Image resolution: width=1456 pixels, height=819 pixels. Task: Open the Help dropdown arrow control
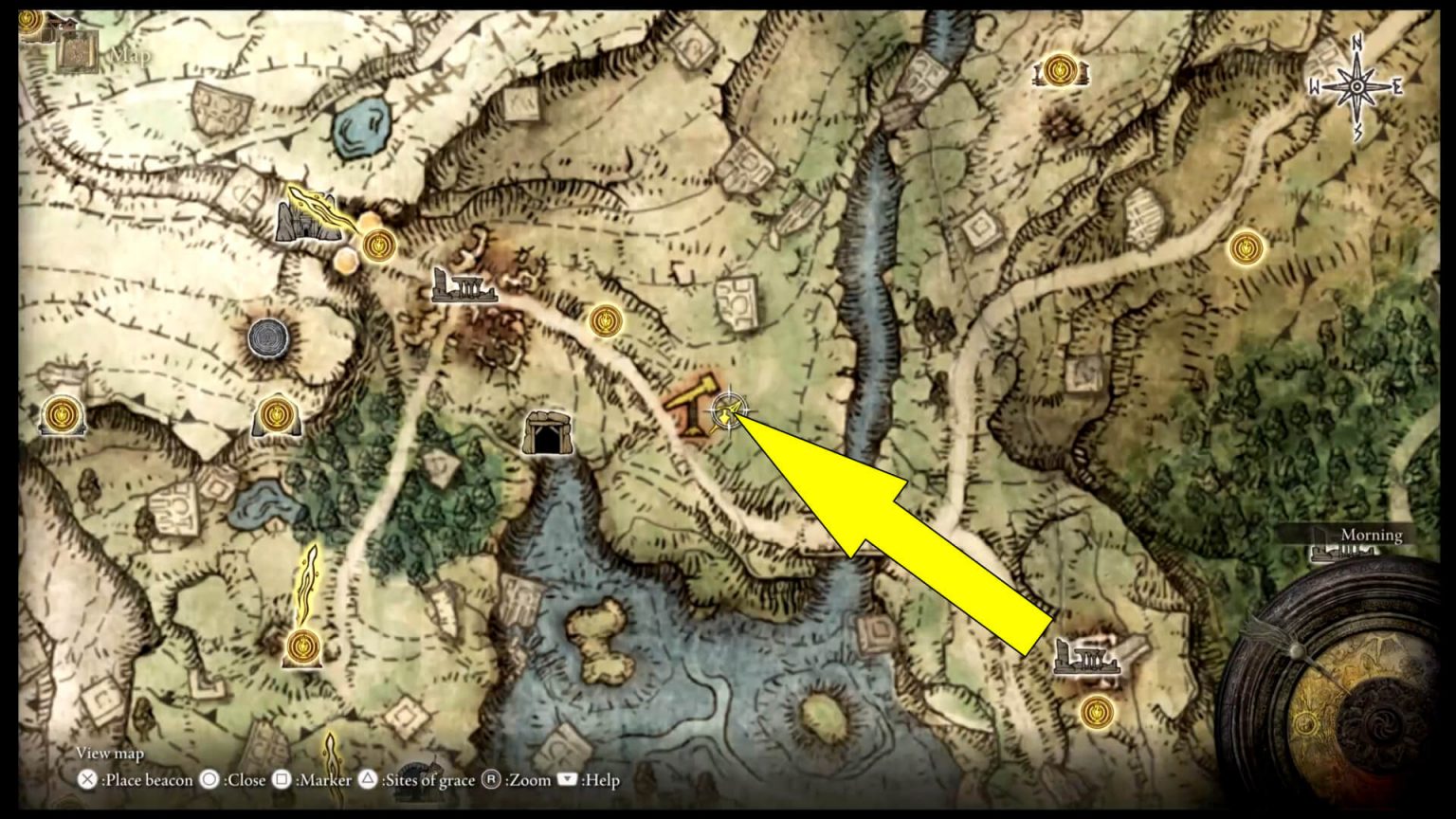[569, 780]
